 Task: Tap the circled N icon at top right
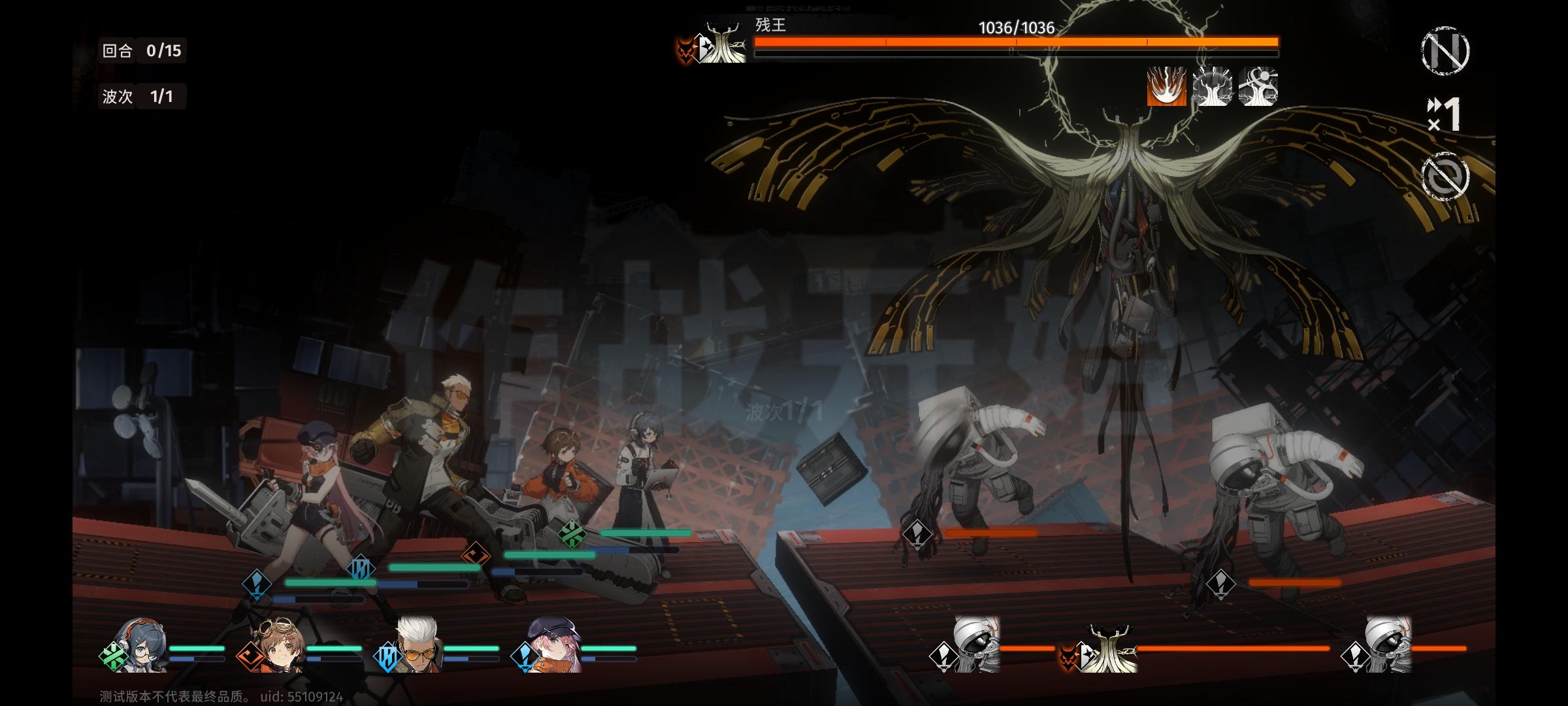[1445, 50]
